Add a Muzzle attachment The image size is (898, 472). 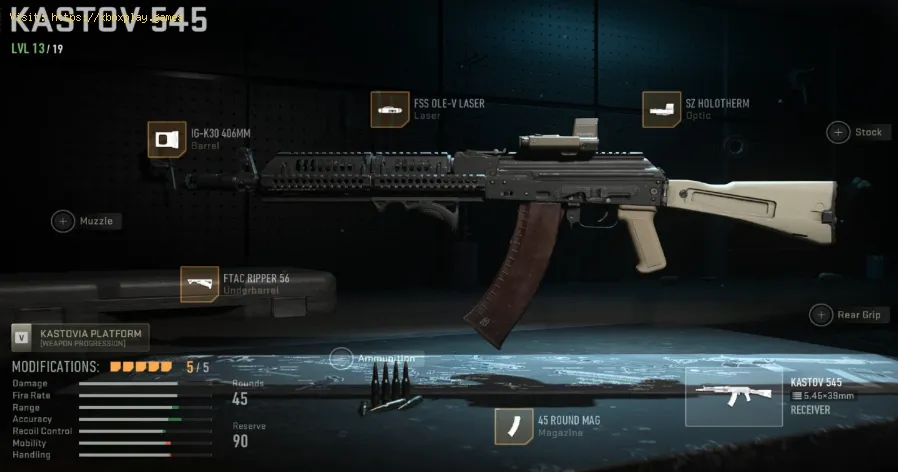pos(63,221)
